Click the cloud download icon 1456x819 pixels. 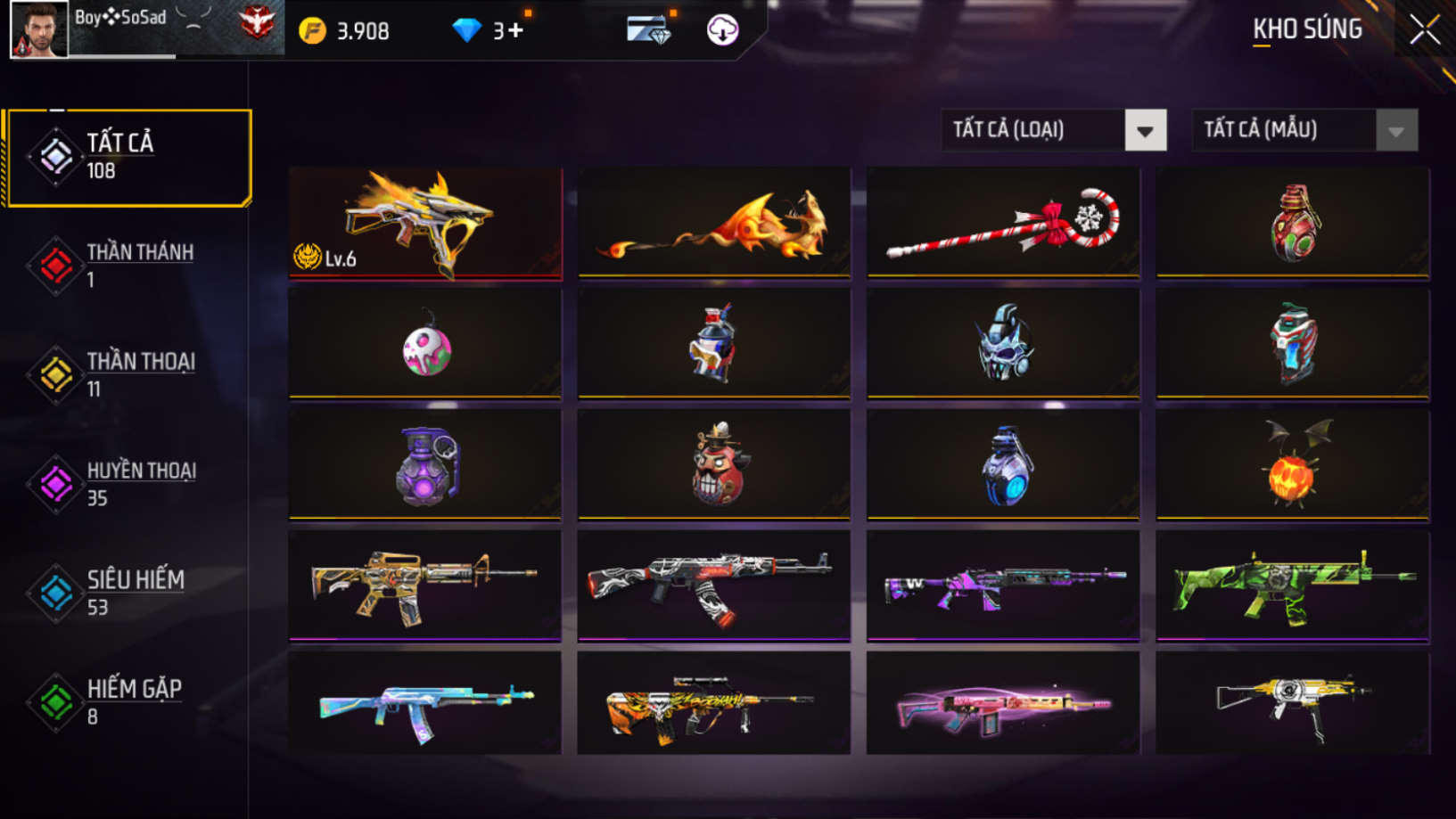pyautogui.click(x=722, y=30)
